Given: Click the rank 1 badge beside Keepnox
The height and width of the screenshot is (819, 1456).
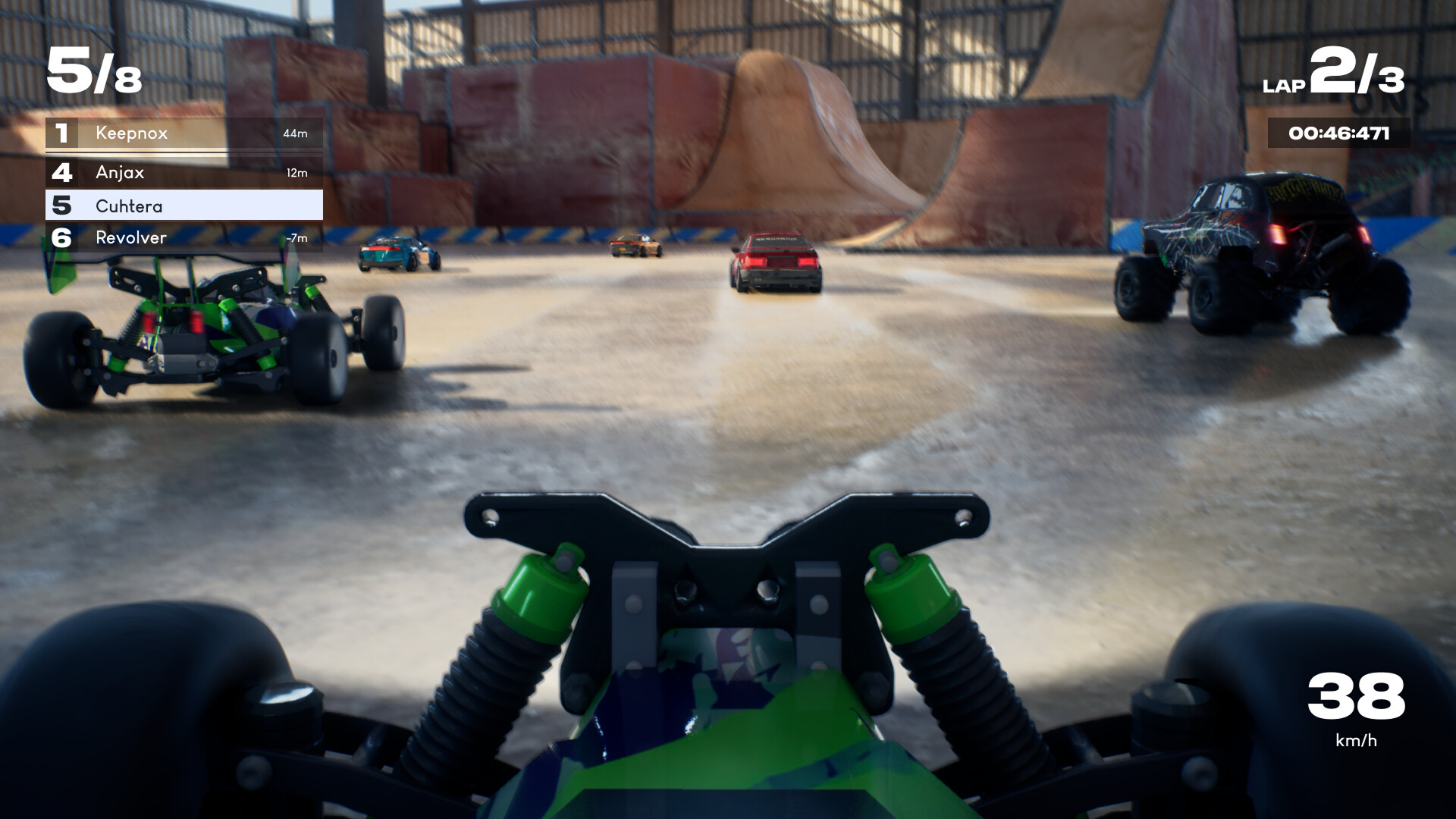Looking at the screenshot, I should (62, 134).
